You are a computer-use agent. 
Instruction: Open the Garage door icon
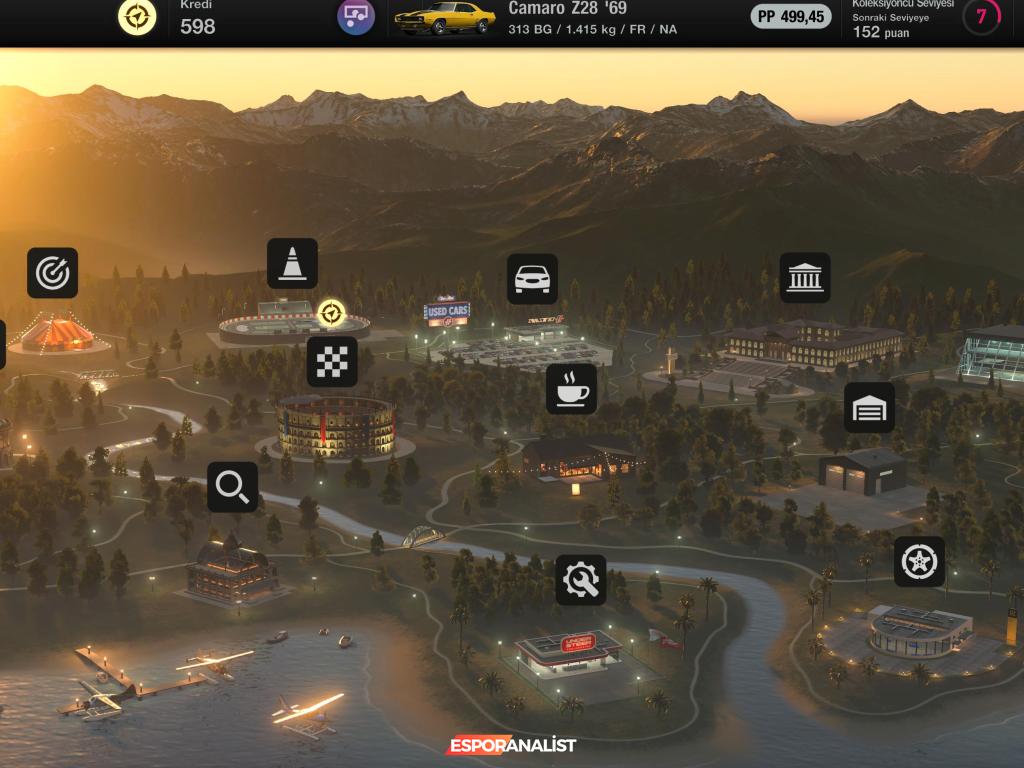[x=869, y=408]
